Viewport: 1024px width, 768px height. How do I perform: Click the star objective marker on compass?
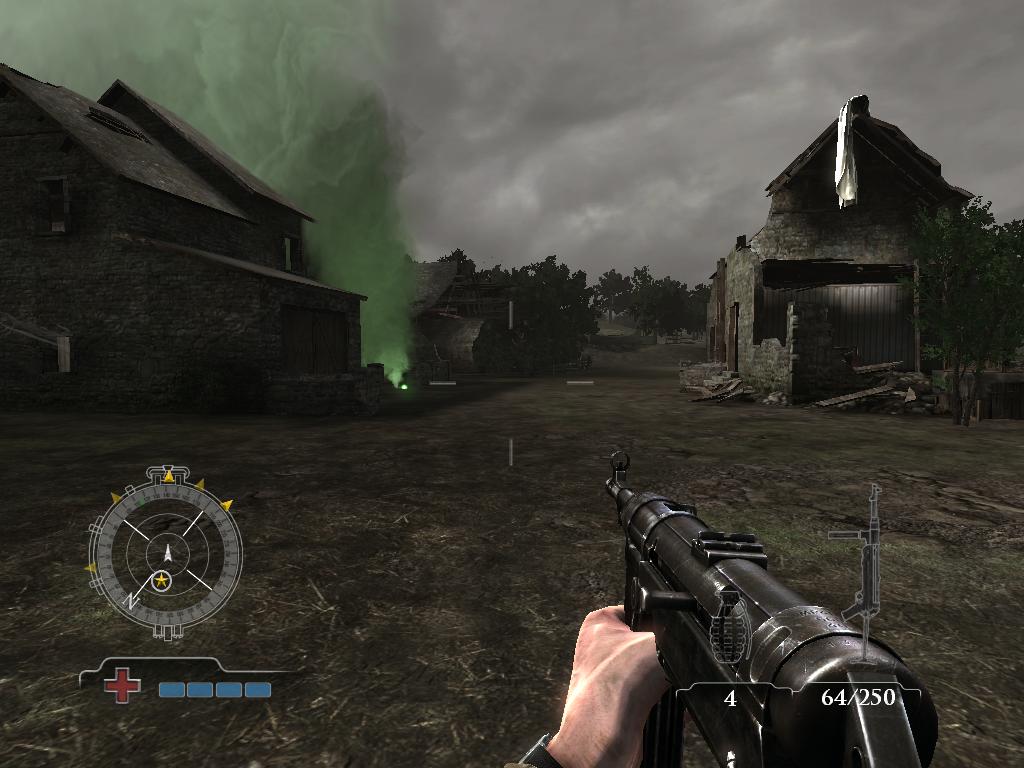[161, 579]
